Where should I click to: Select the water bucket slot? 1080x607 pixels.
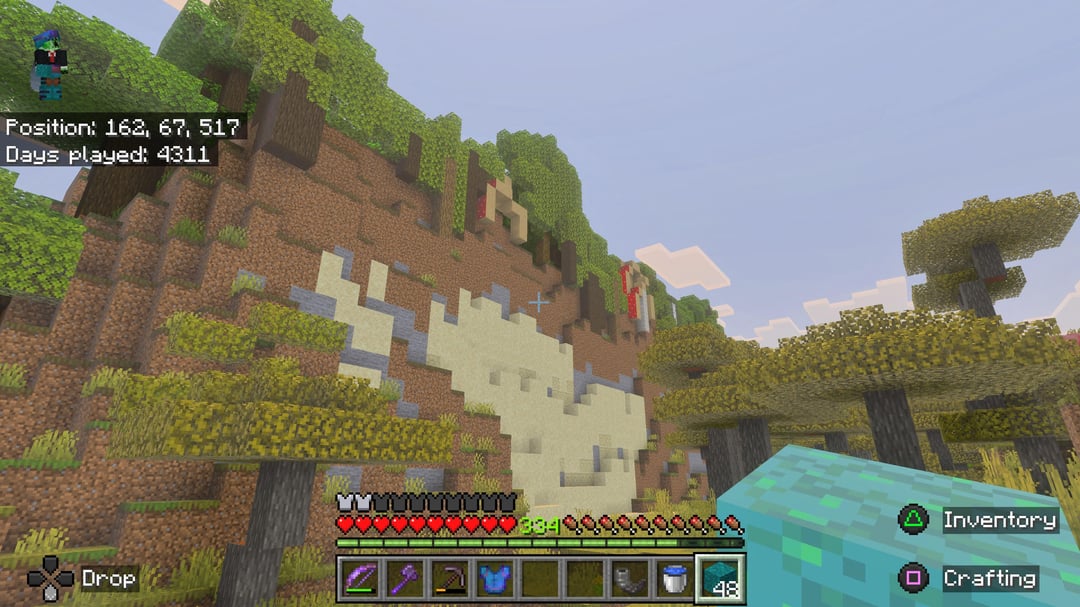point(673,578)
